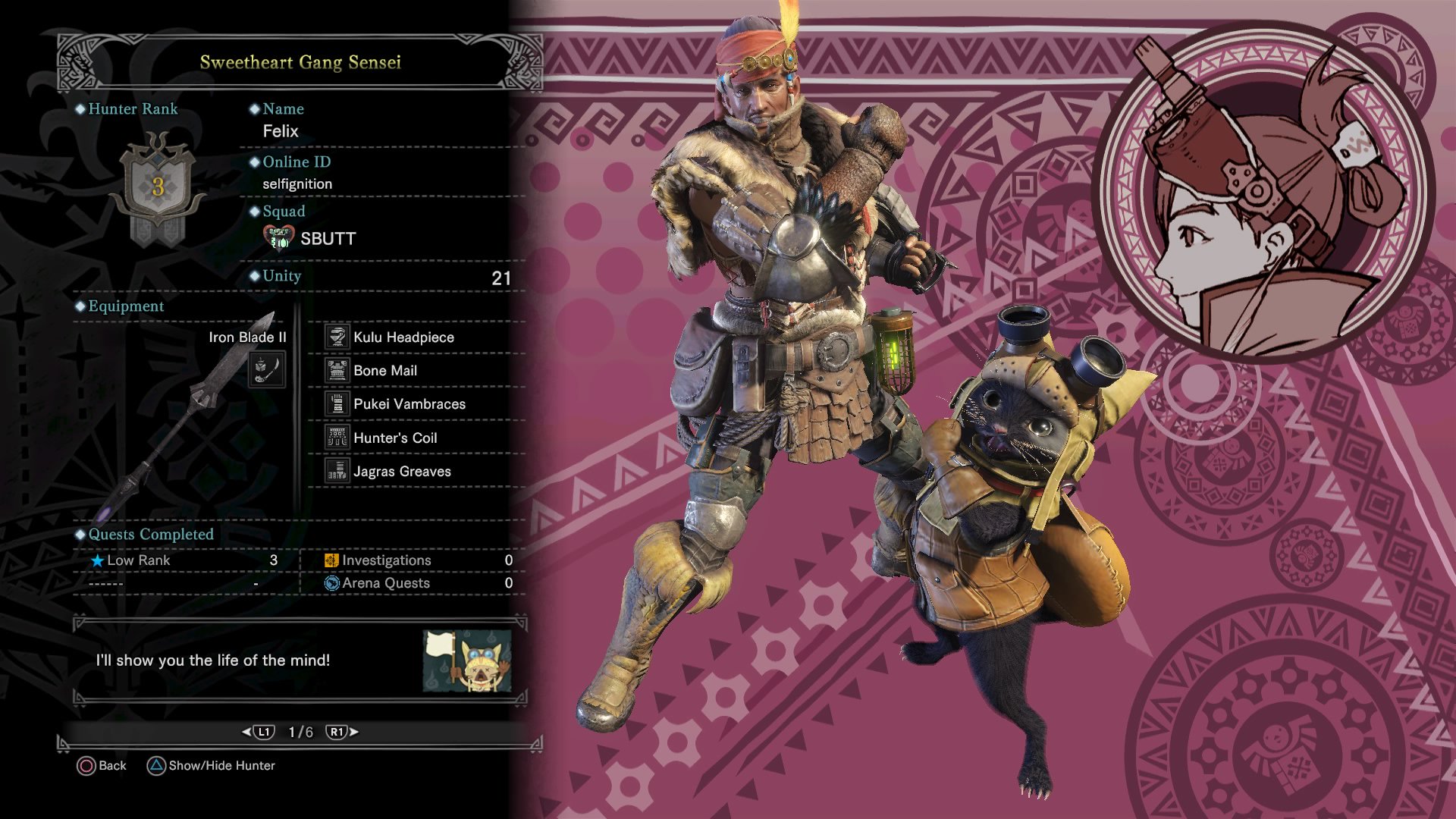
Task: Select the Iron Blade II weapon entry
Action: [247, 337]
